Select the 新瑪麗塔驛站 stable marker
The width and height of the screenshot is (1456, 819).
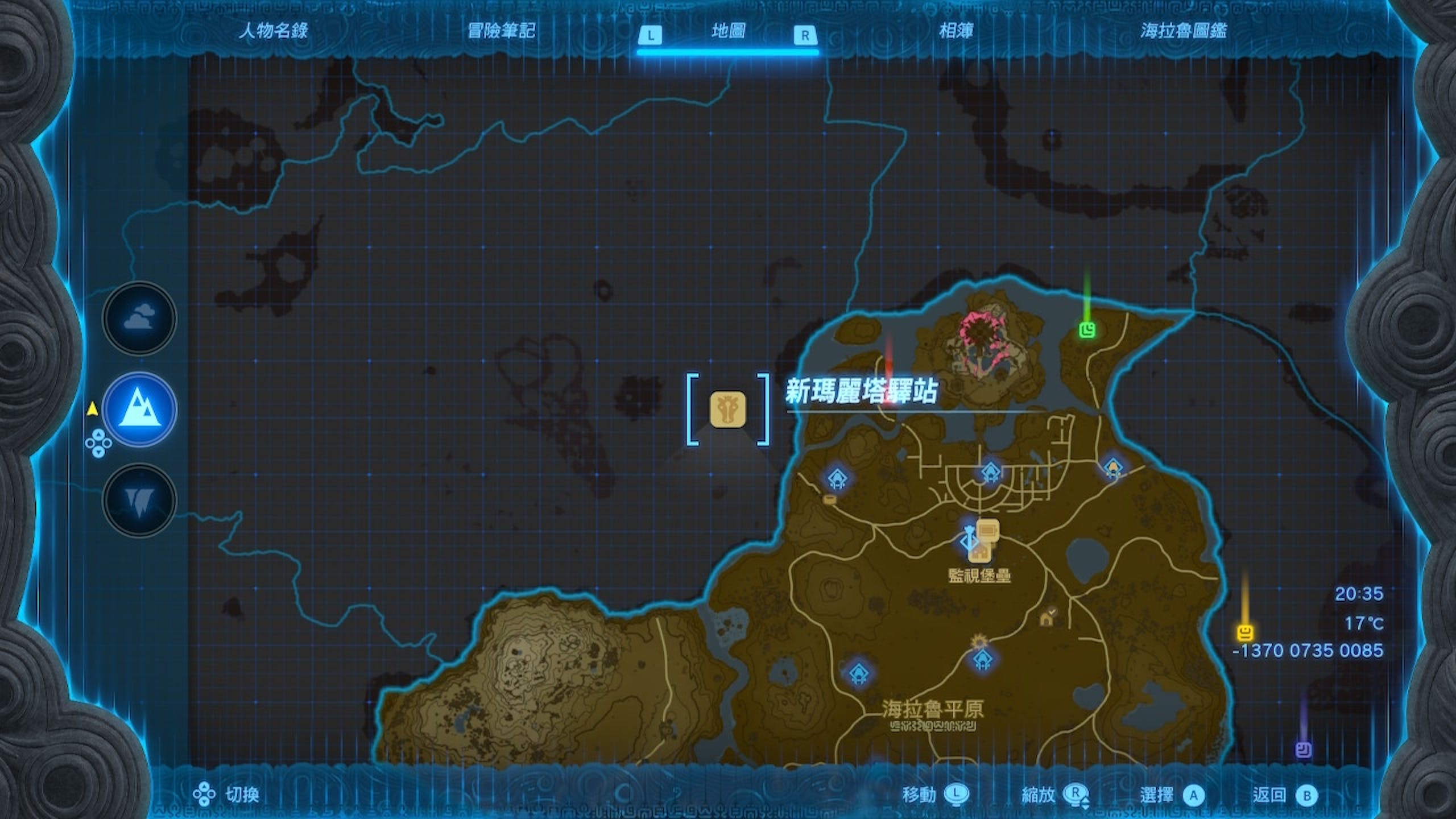point(727,409)
